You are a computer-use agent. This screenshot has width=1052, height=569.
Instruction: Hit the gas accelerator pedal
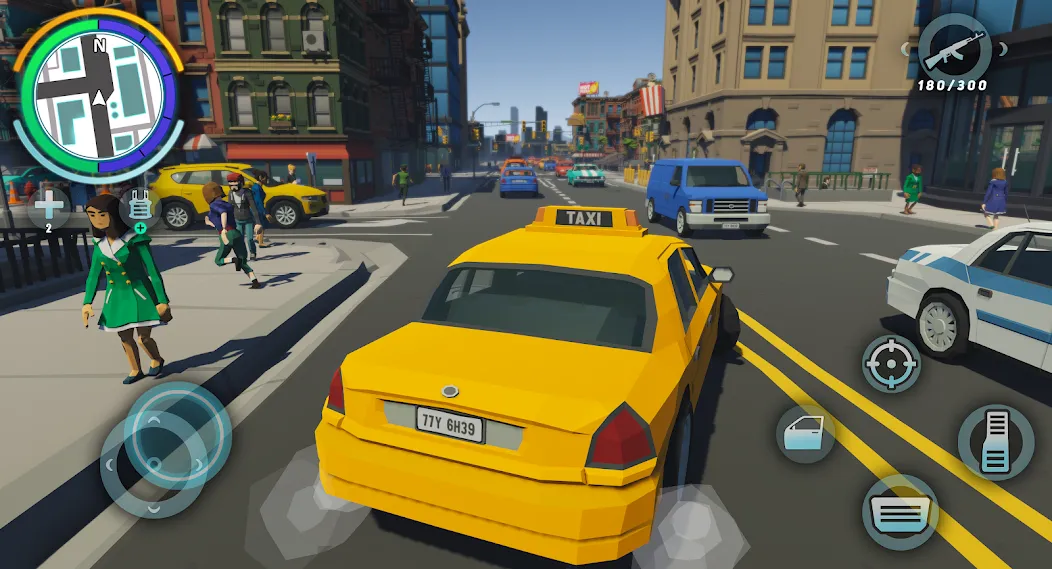(995, 441)
